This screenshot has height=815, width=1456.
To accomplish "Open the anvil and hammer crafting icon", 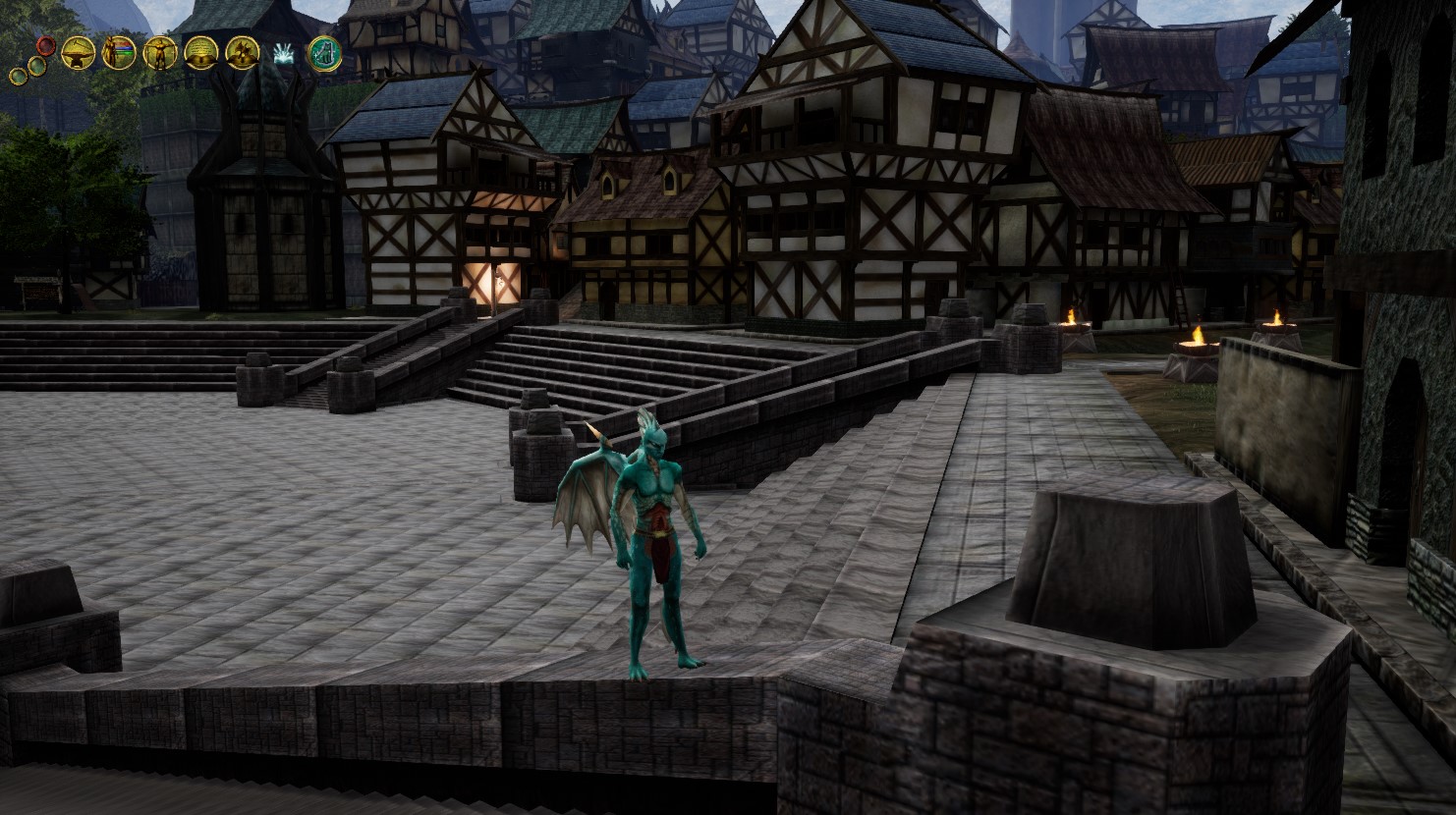I will 77,52.
